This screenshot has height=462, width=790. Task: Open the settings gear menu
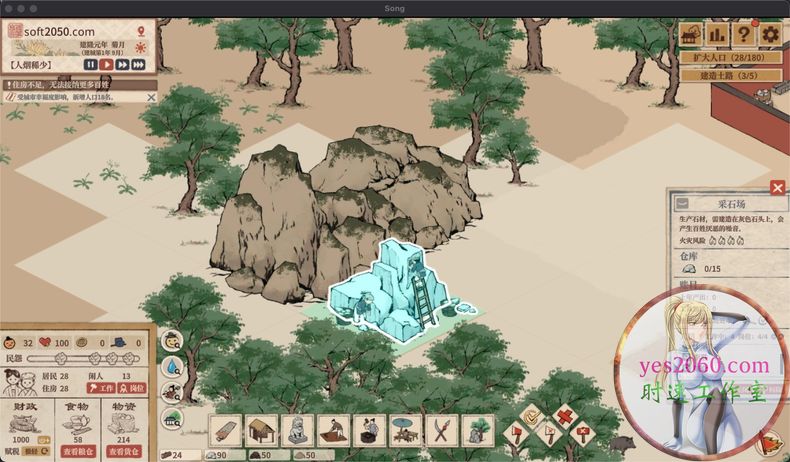[x=770, y=34]
